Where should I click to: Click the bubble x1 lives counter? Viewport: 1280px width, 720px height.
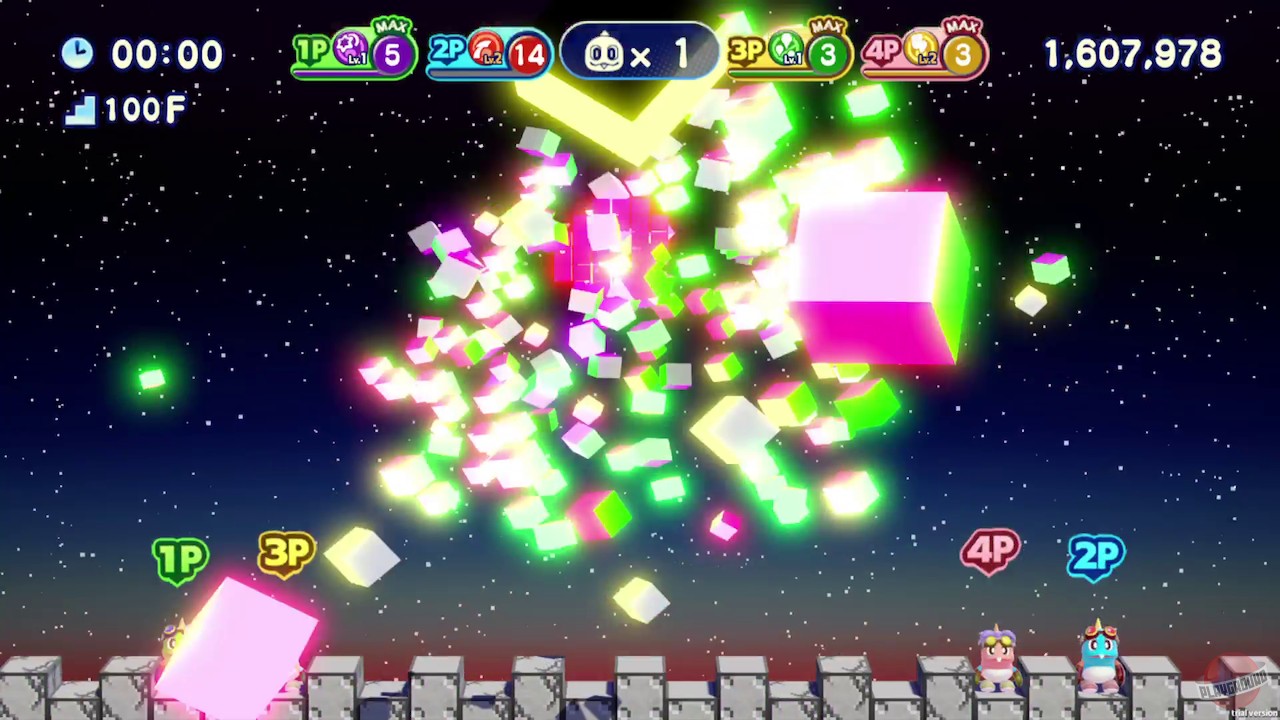pyautogui.click(x=638, y=52)
